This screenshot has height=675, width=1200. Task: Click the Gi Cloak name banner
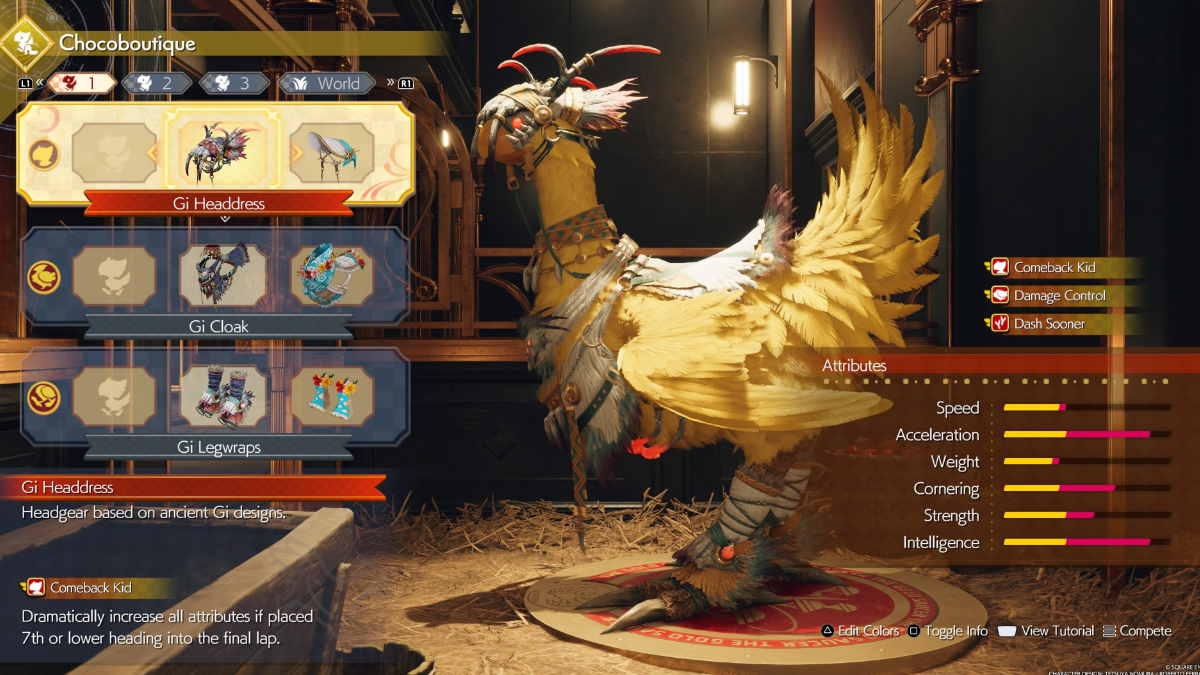click(x=218, y=326)
